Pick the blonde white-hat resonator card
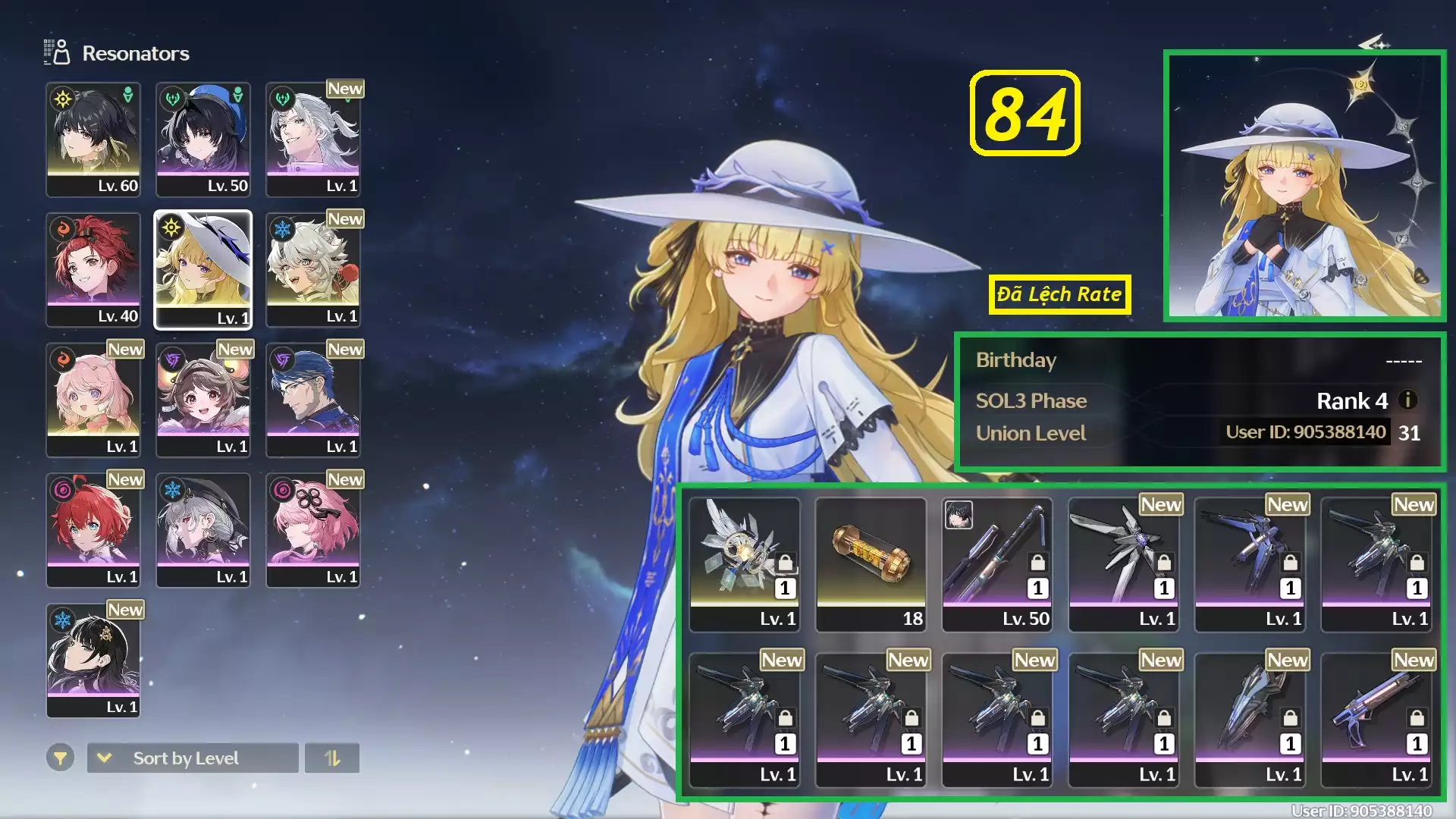This screenshot has width=1456, height=819. click(x=203, y=270)
